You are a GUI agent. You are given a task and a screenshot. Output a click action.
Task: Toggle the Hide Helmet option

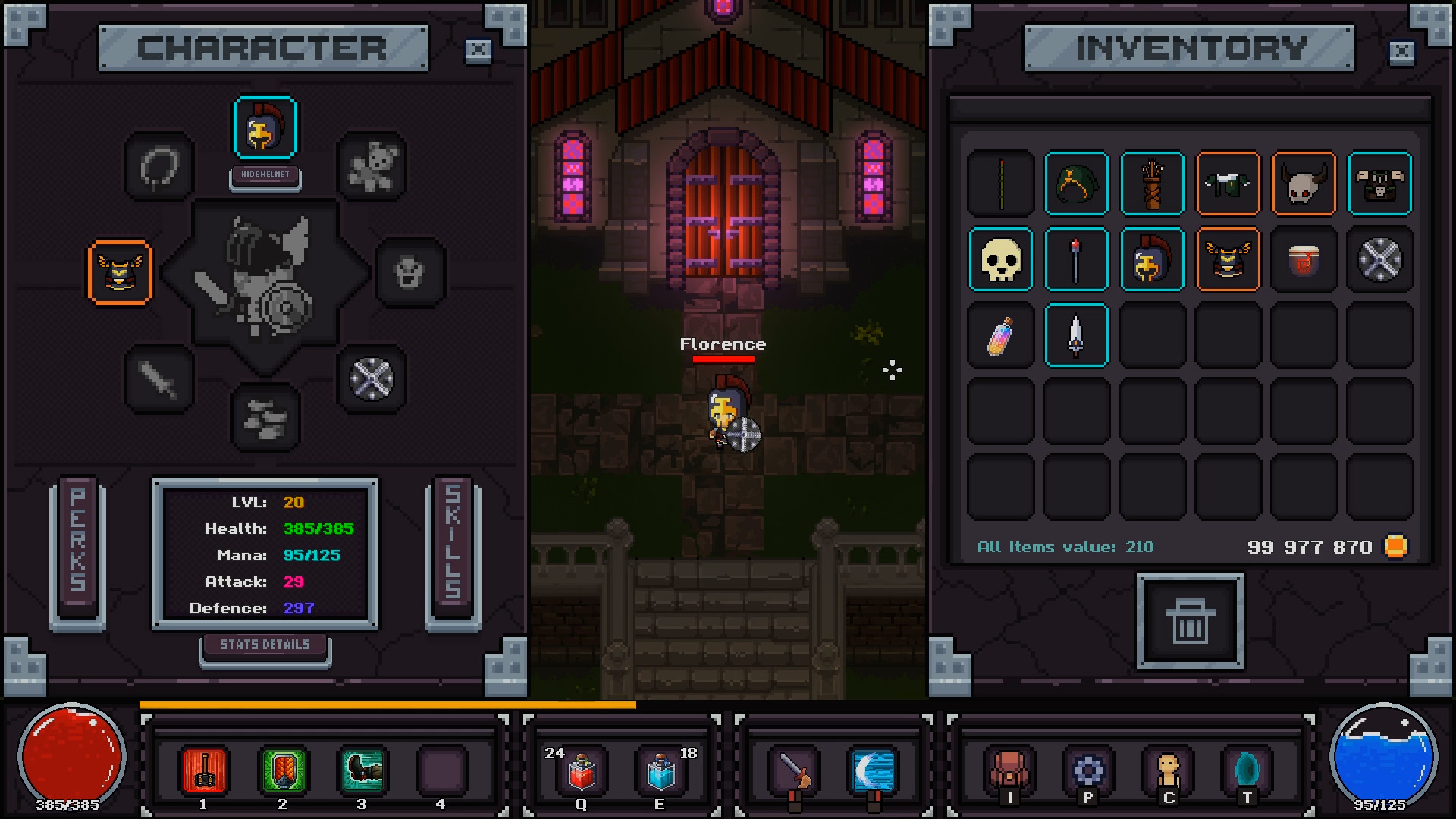pyautogui.click(x=265, y=176)
